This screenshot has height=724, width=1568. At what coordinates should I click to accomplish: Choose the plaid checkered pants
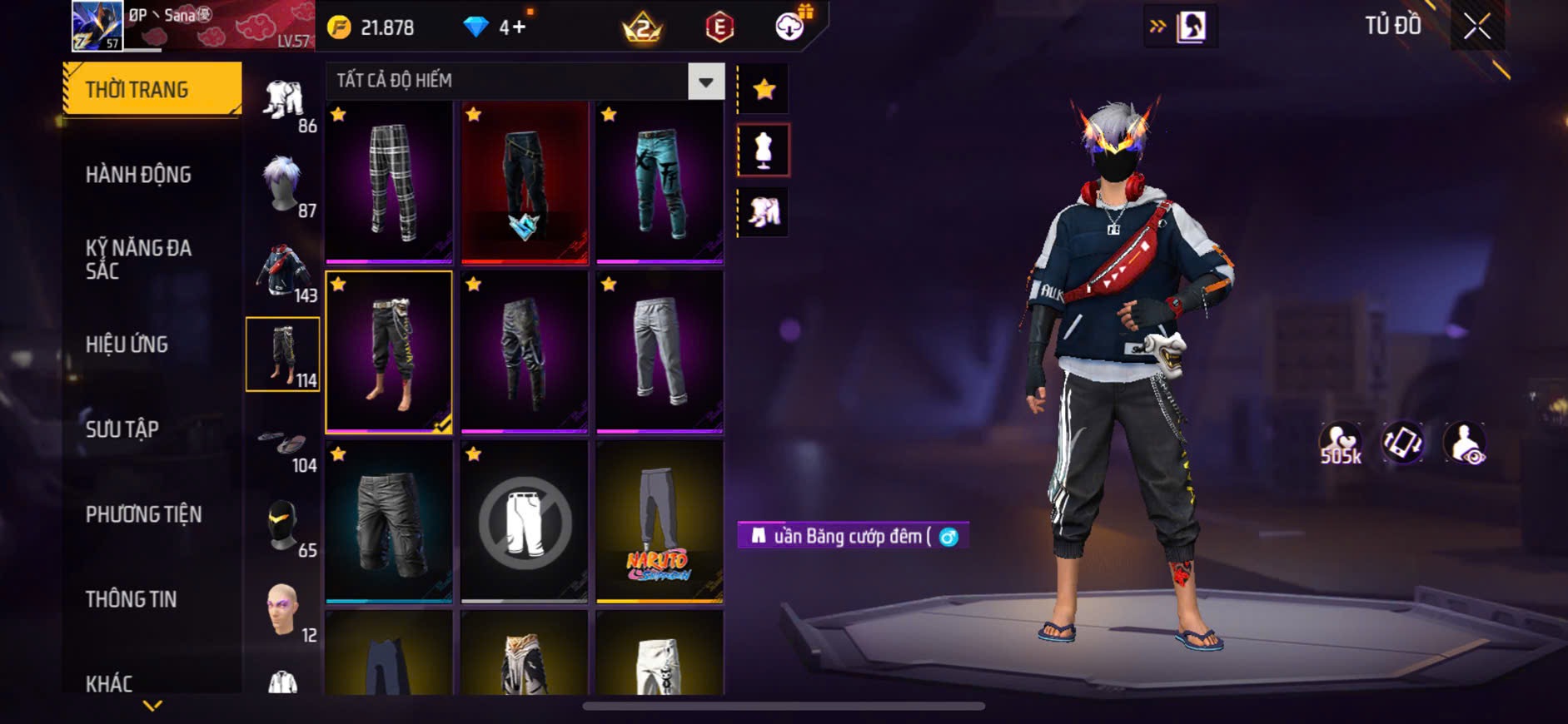coord(389,181)
